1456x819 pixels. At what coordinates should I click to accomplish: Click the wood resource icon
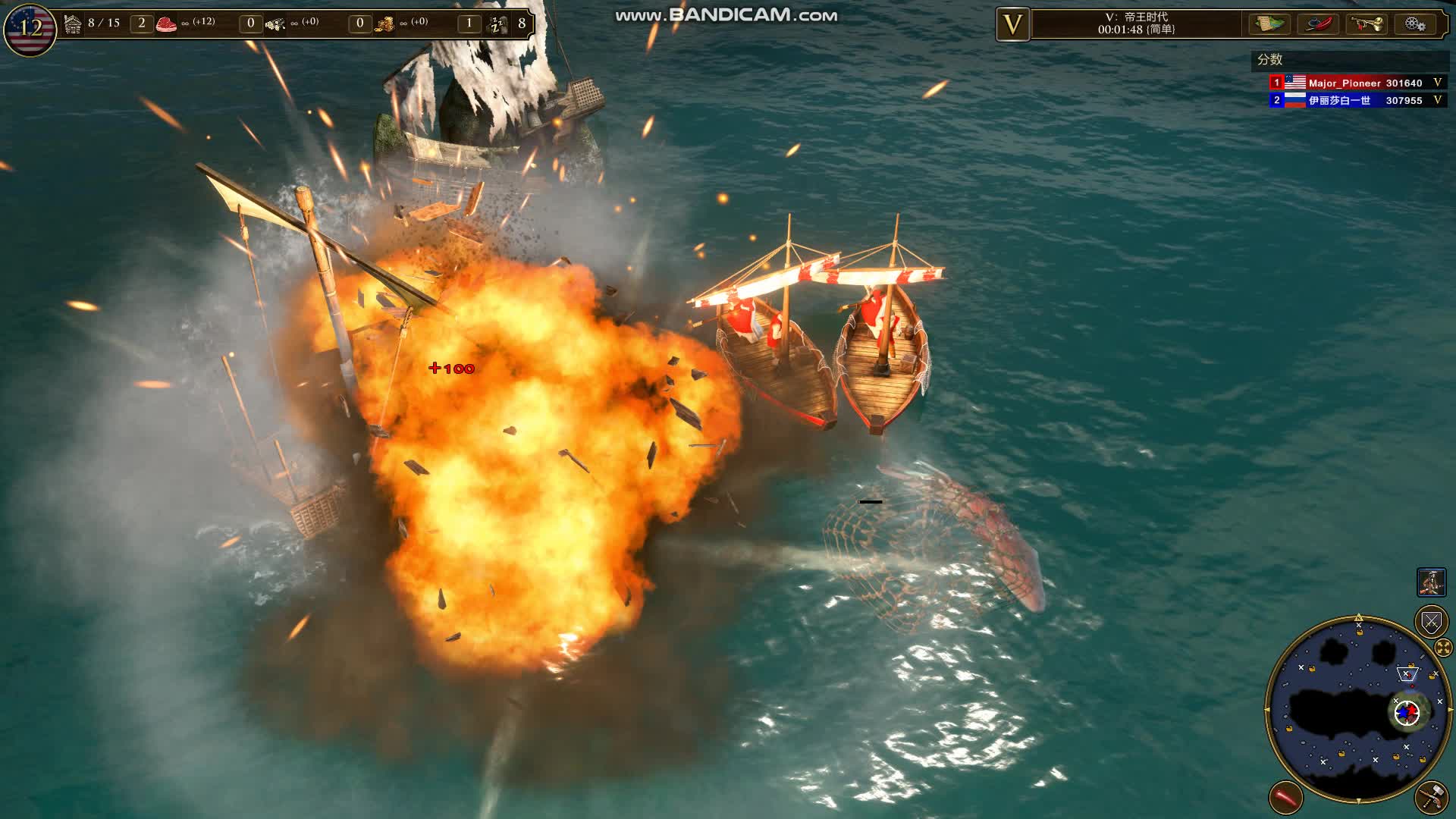pyautogui.click(x=273, y=23)
